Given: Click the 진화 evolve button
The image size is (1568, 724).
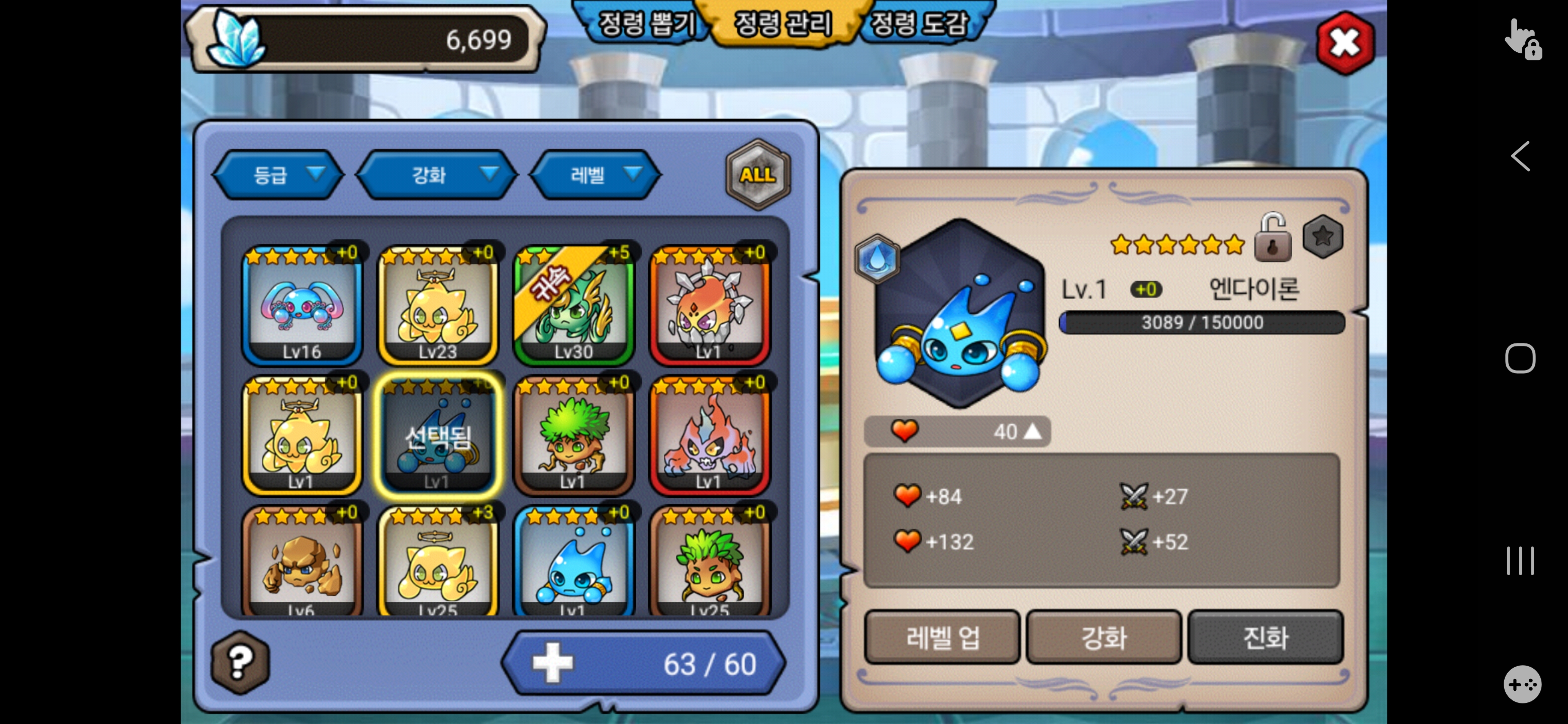Looking at the screenshot, I should click(x=1265, y=637).
